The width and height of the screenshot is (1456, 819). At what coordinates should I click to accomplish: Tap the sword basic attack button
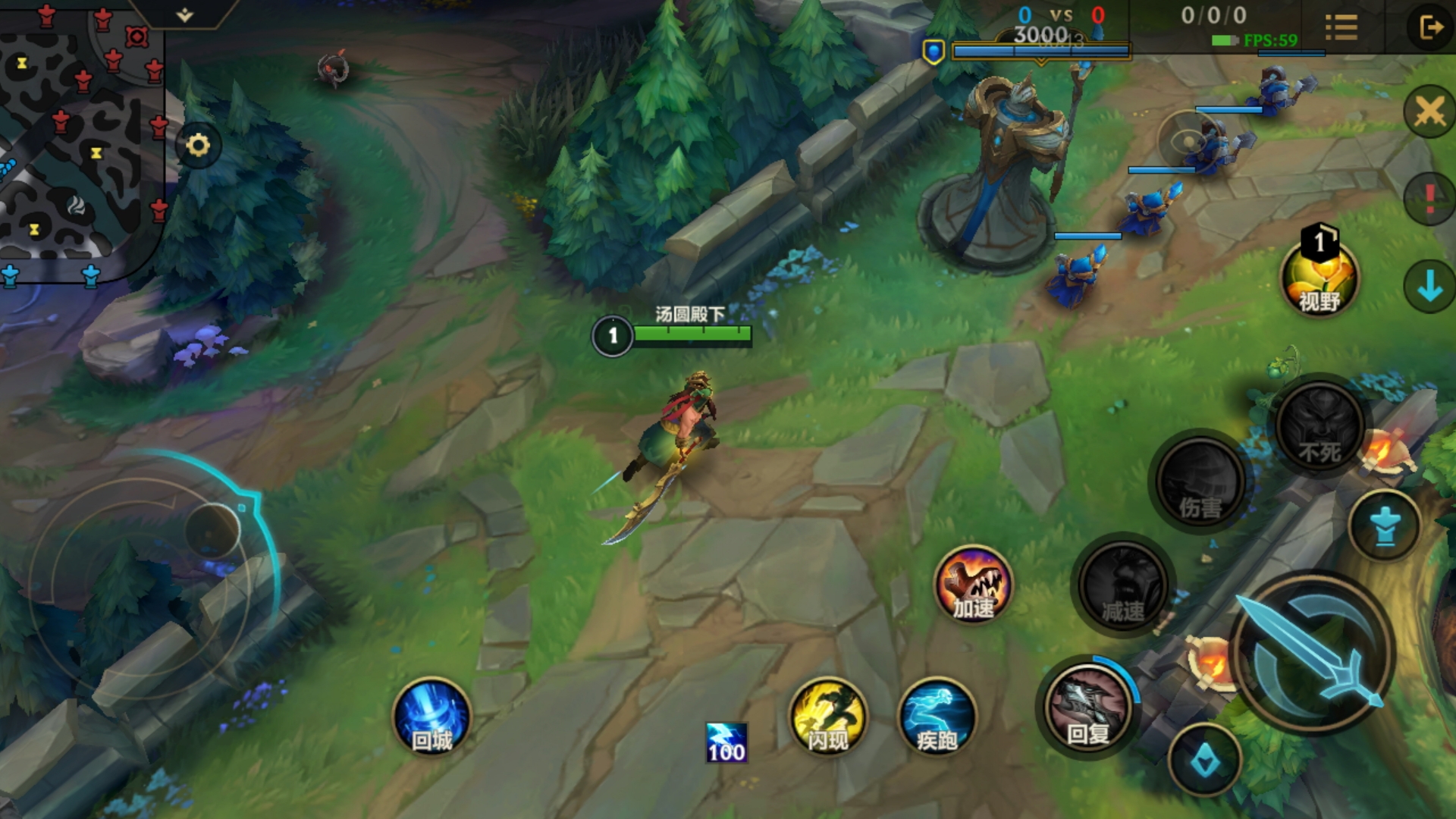pyautogui.click(x=1311, y=654)
